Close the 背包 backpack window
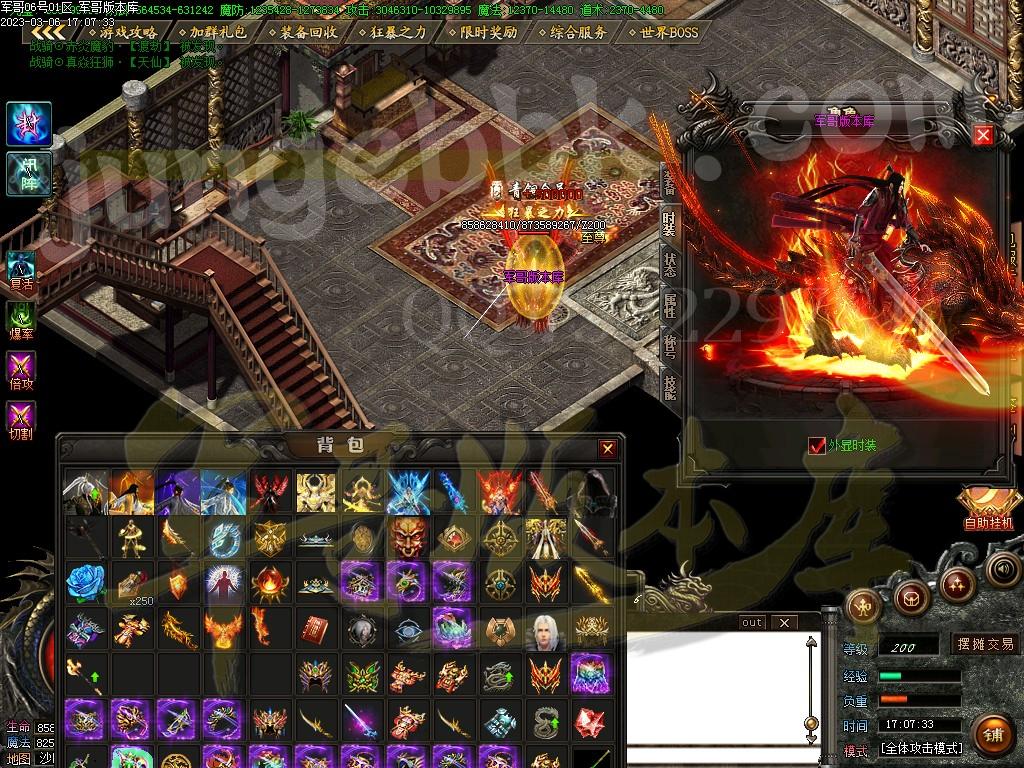This screenshot has width=1024, height=768. [x=607, y=448]
